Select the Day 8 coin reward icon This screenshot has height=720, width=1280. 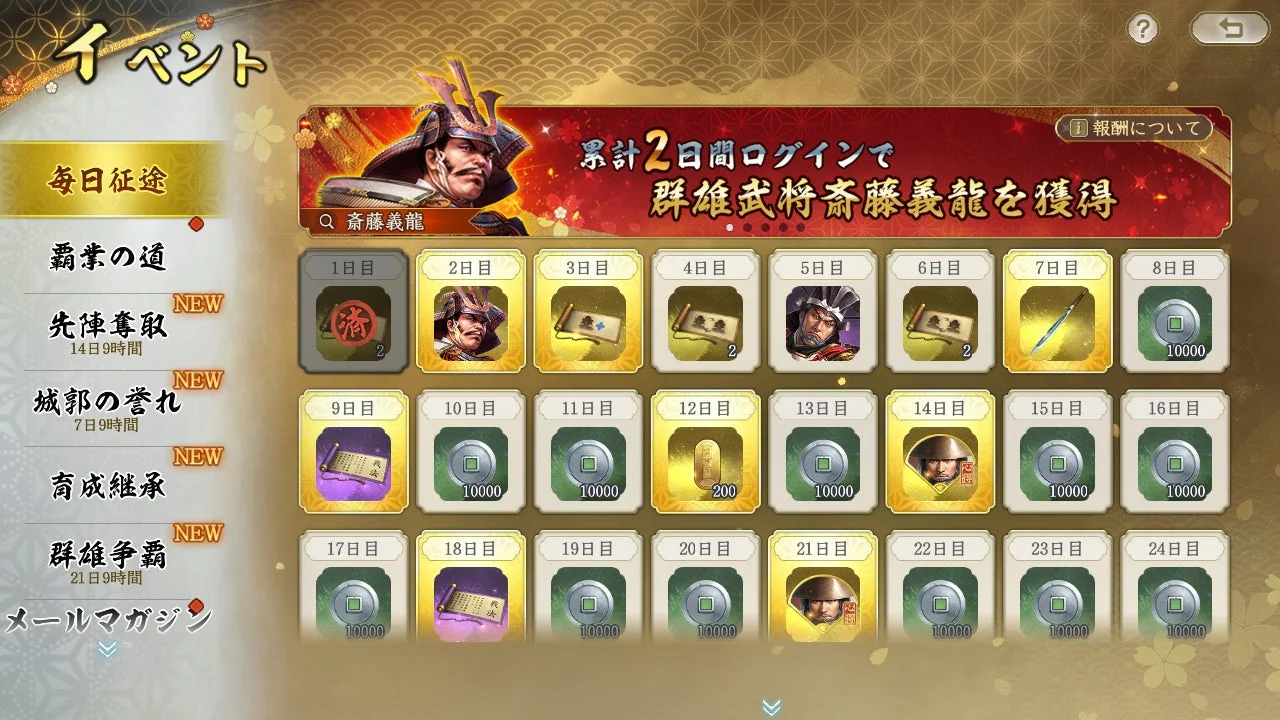tap(1176, 322)
